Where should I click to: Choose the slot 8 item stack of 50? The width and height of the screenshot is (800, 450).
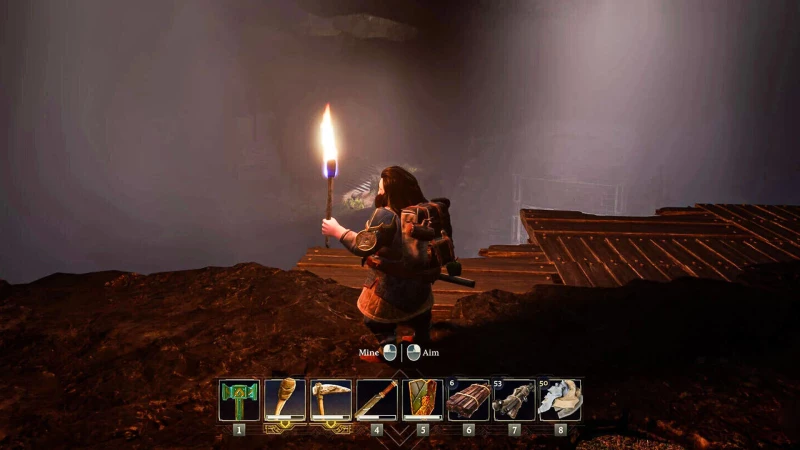pyautogui.click(x=560, y=400)
